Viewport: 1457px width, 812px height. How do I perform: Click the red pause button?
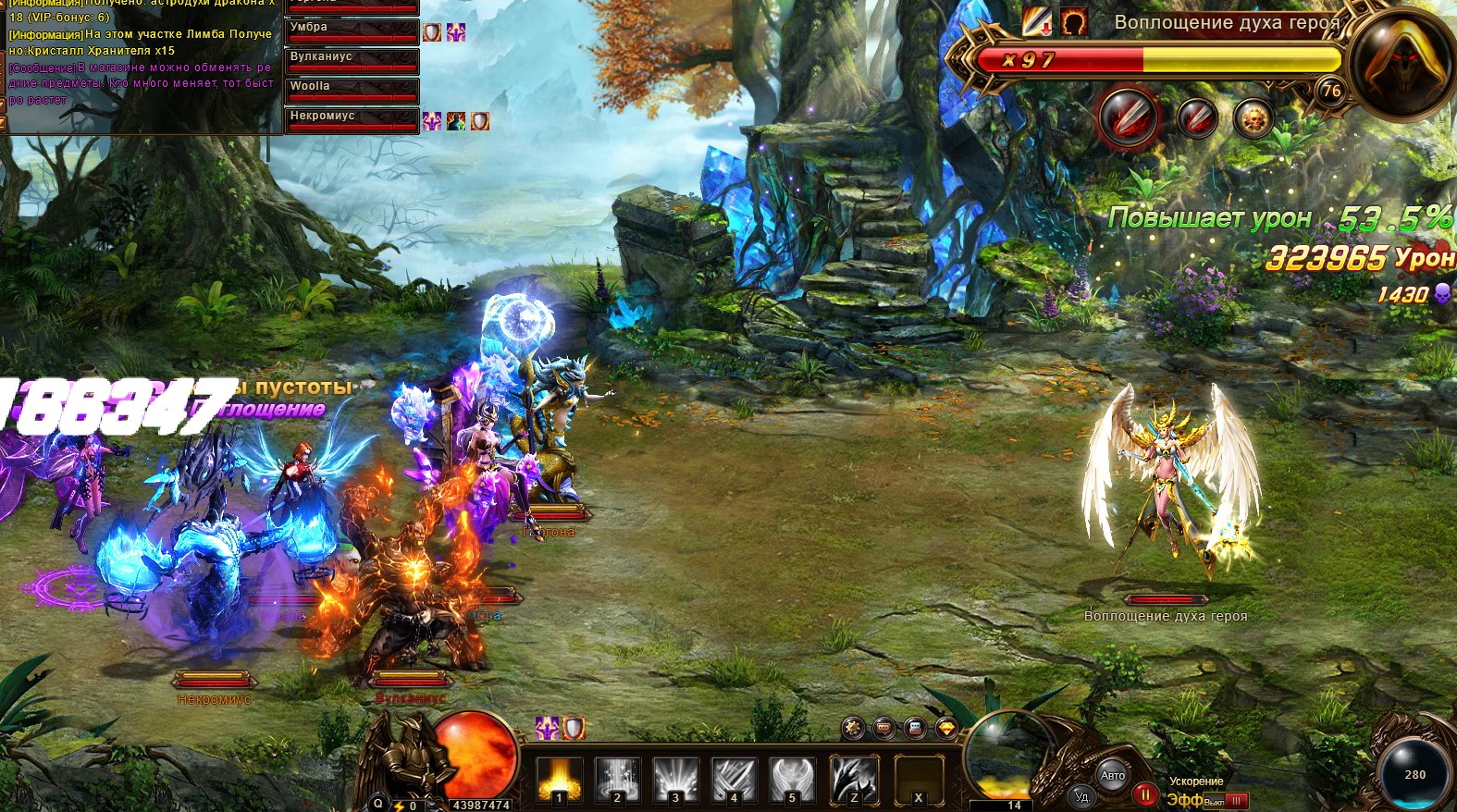coord(1144,794)
